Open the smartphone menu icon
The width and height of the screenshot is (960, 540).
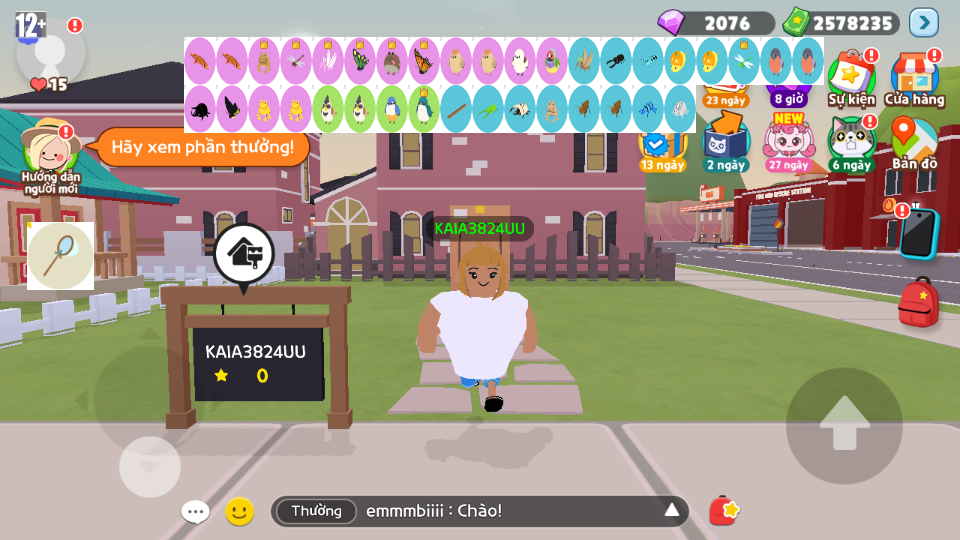click(x=918, y=233)
